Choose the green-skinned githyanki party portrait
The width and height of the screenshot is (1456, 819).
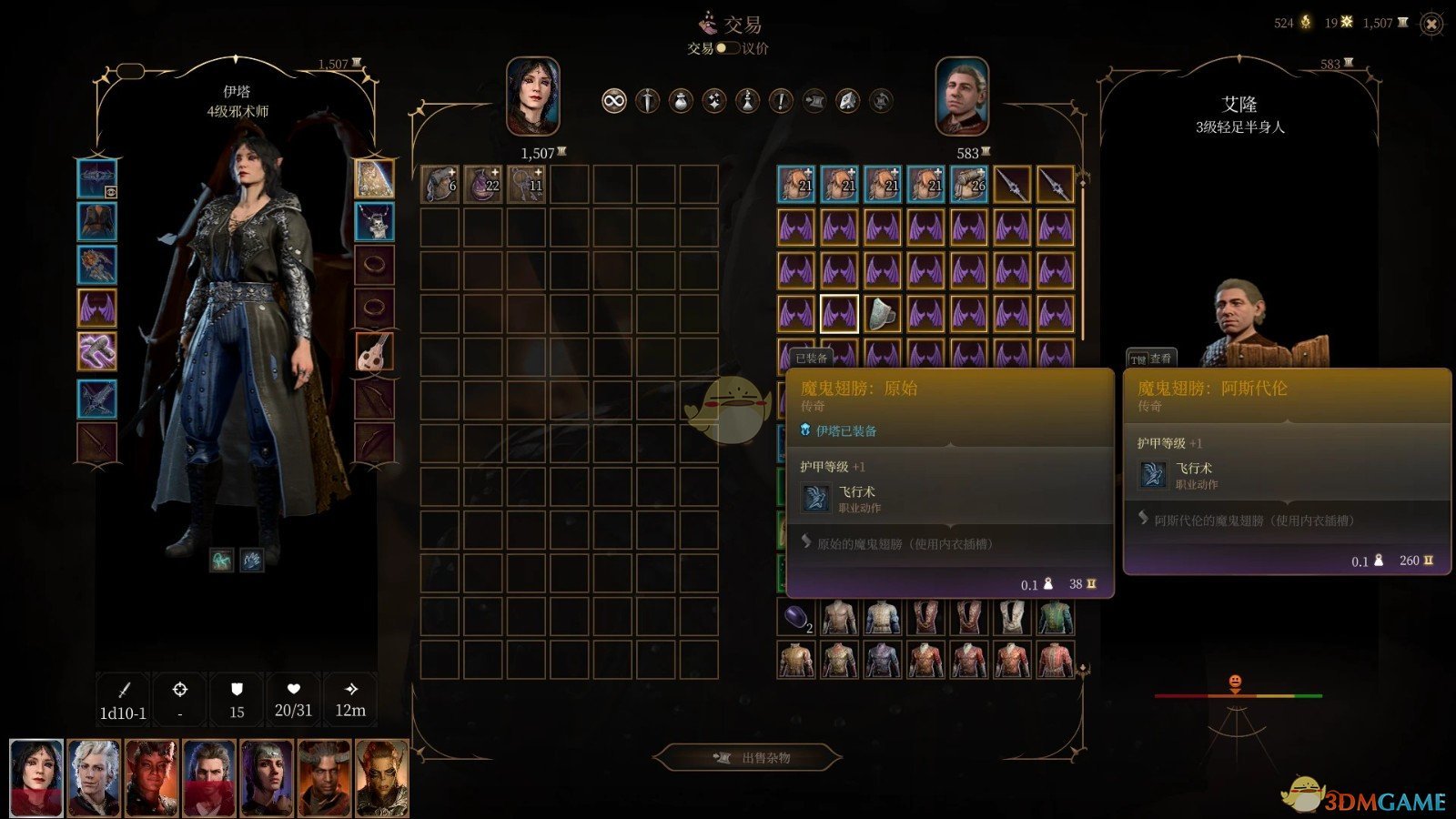(x=382, y=777)
